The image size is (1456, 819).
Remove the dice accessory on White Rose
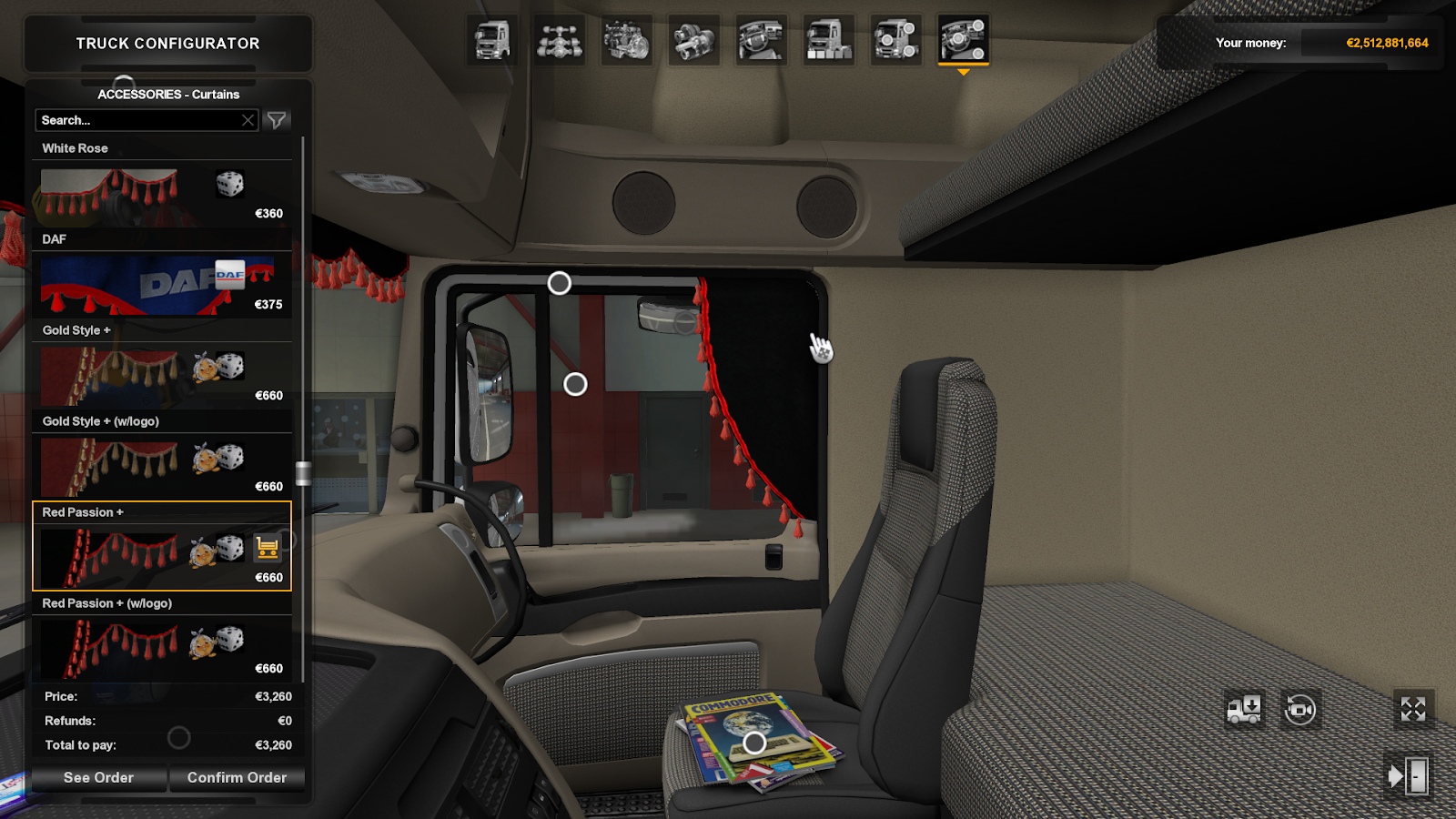point(230,186)
